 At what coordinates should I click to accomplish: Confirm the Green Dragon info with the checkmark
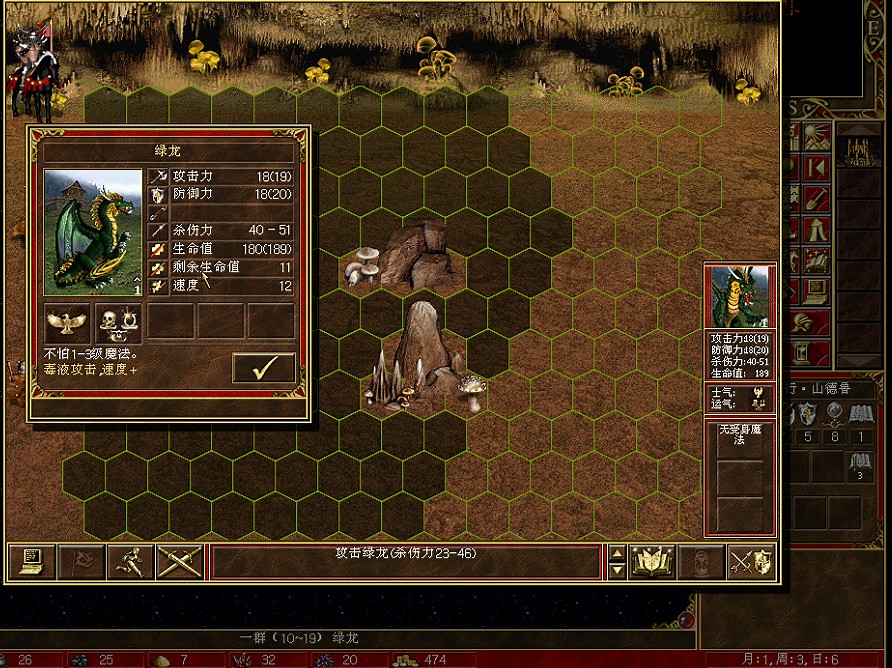[x=264, y=368]
